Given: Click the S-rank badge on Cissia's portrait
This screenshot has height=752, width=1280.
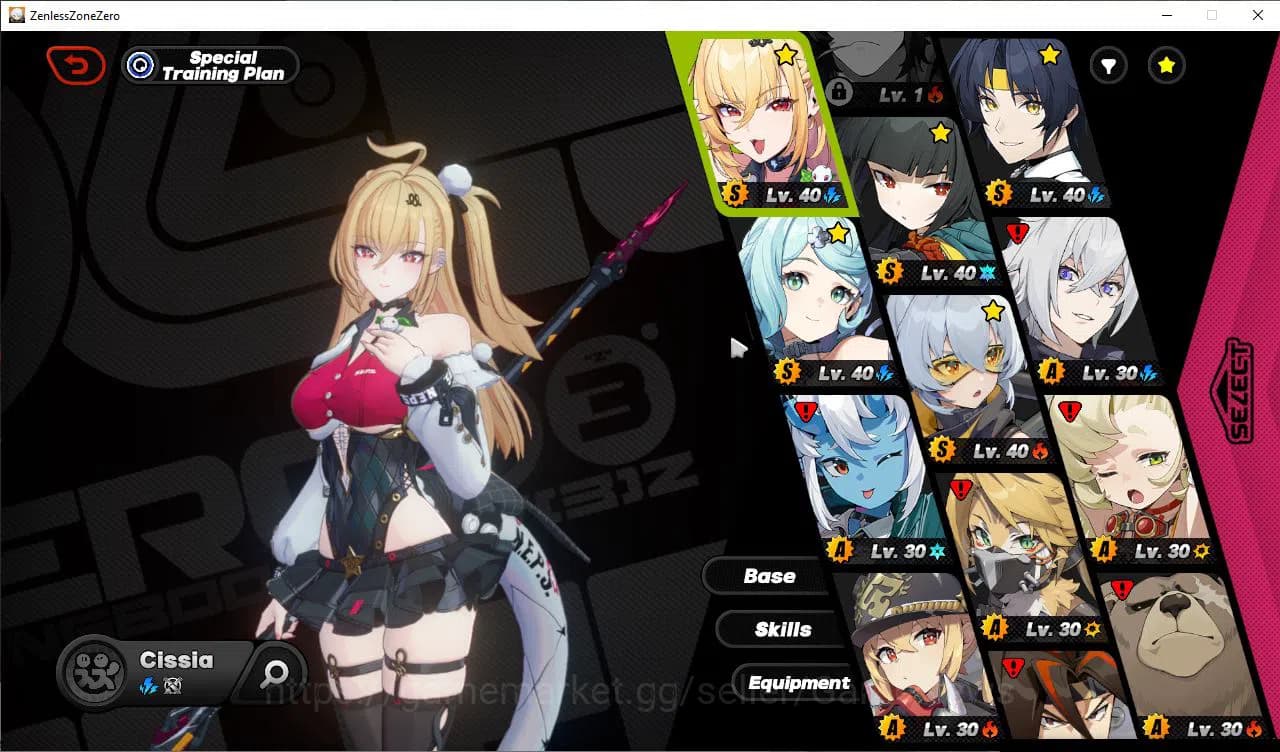Looking at the screenshot, I should click(x=736, y=194).
